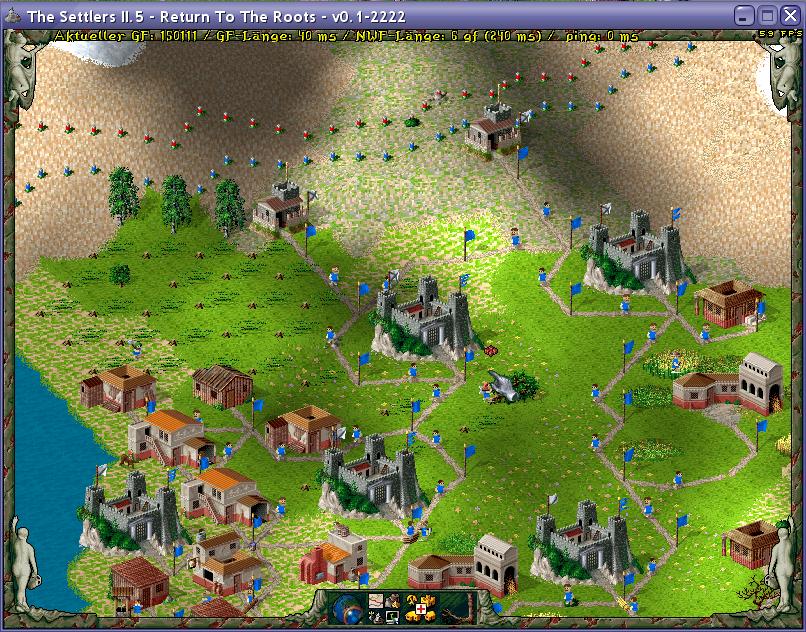The width and height of the screenshot is (806, 632).
Task: Maximize the game window
Action: click(x=767, y=15)
